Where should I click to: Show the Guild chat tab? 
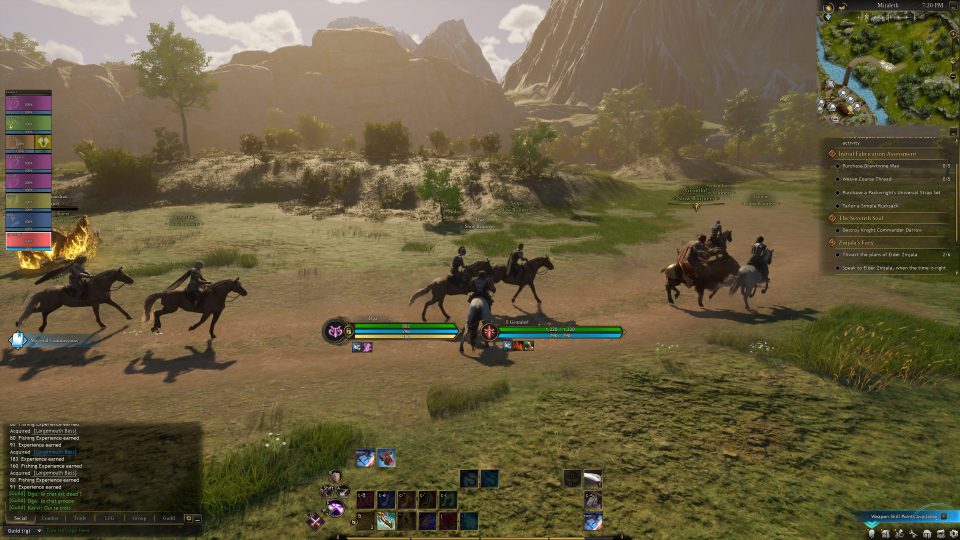(x=168, y=518)
